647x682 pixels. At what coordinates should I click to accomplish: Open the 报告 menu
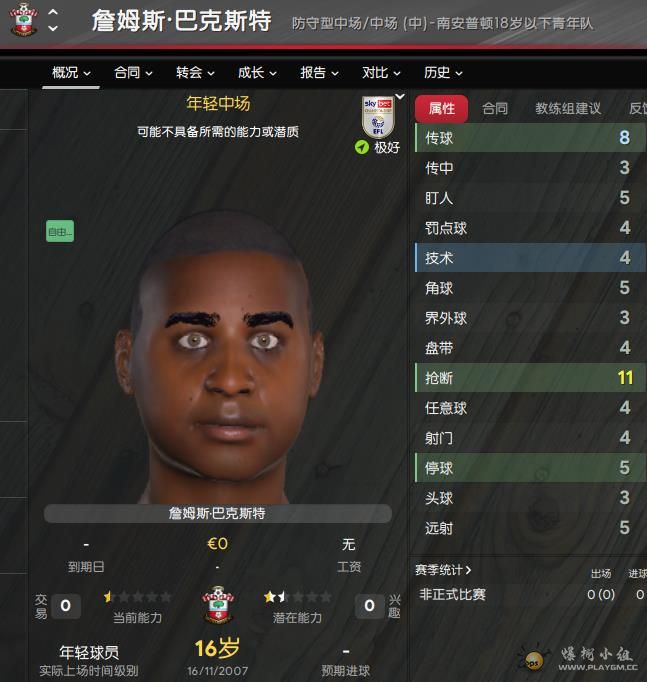[319, 73]
